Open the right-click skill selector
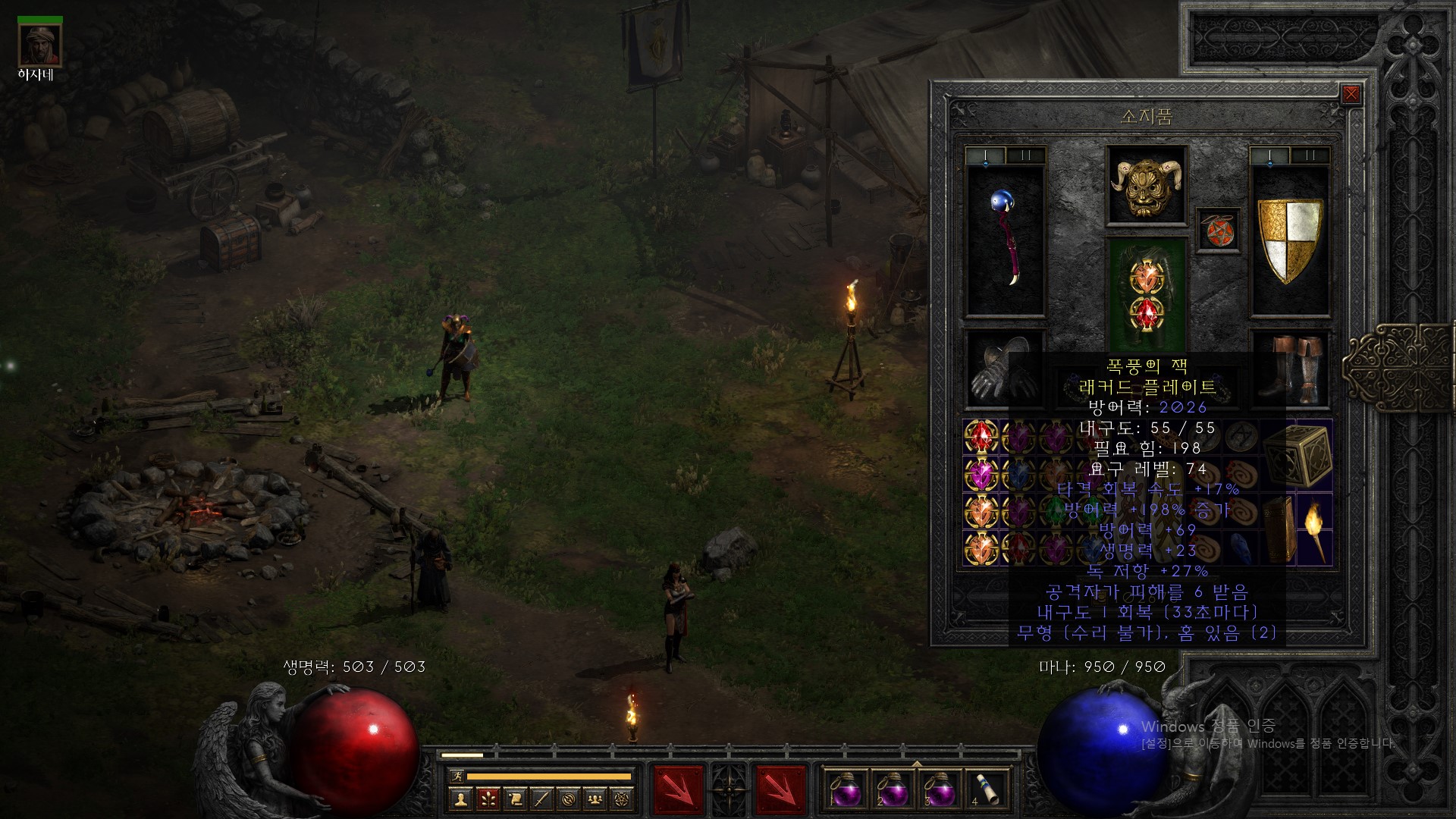Viewport: 1456px width, 819px height. (780, 789)
